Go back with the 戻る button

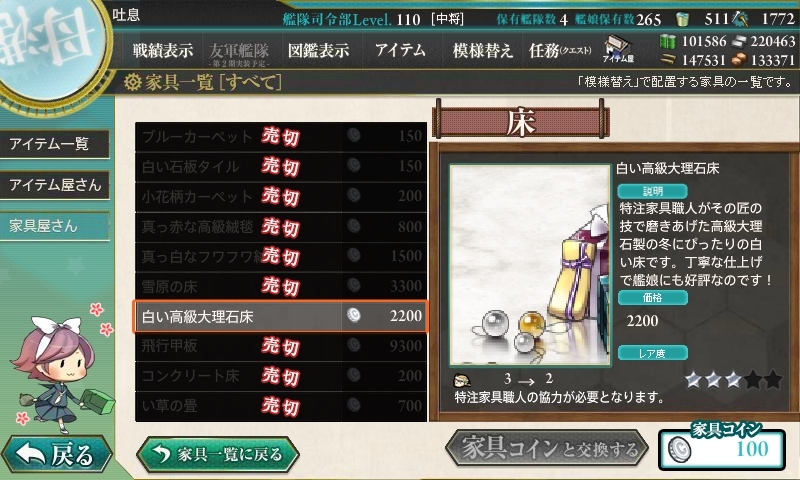55,455
